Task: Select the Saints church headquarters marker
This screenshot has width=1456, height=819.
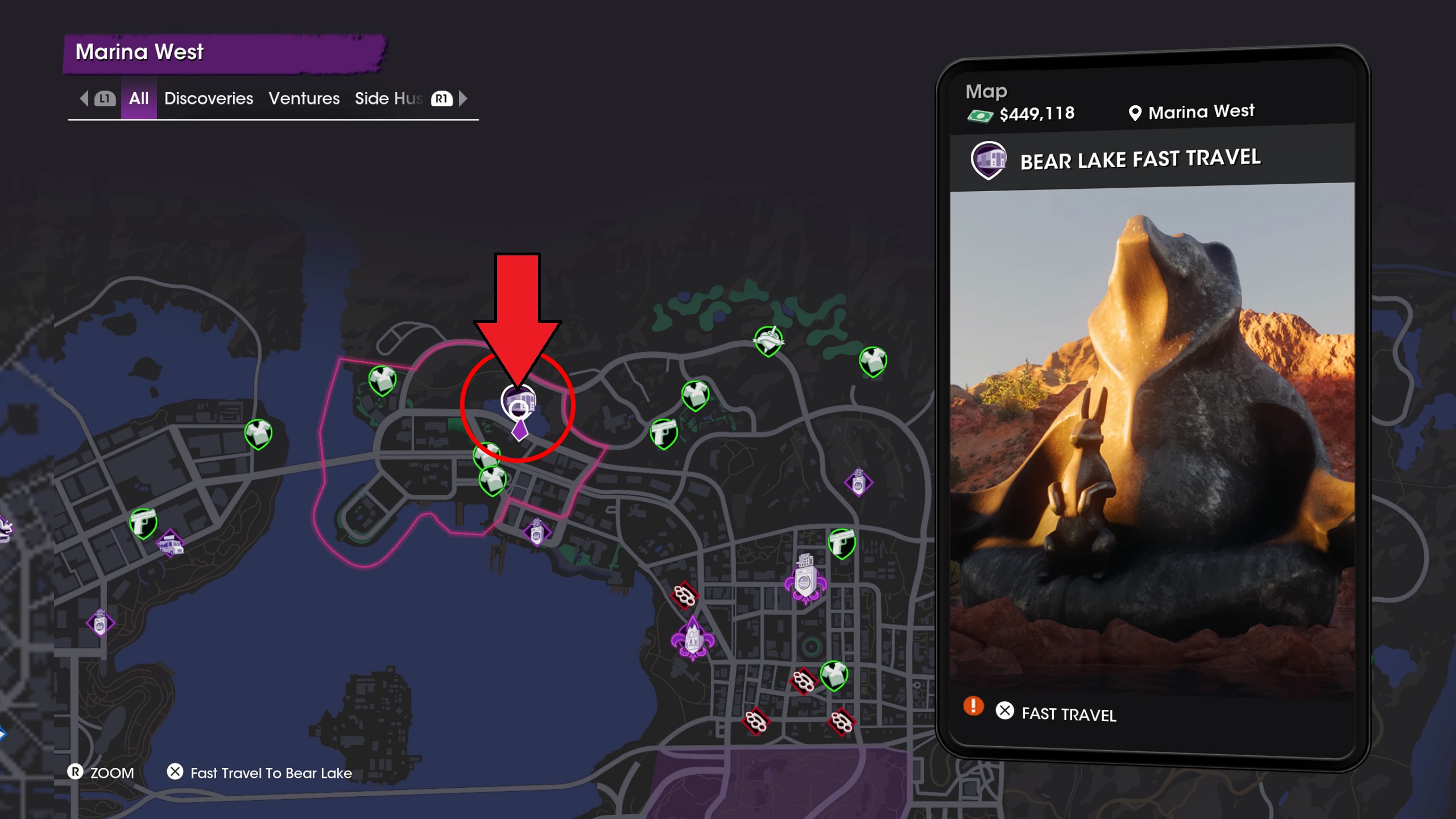Action: pos(693,638)
